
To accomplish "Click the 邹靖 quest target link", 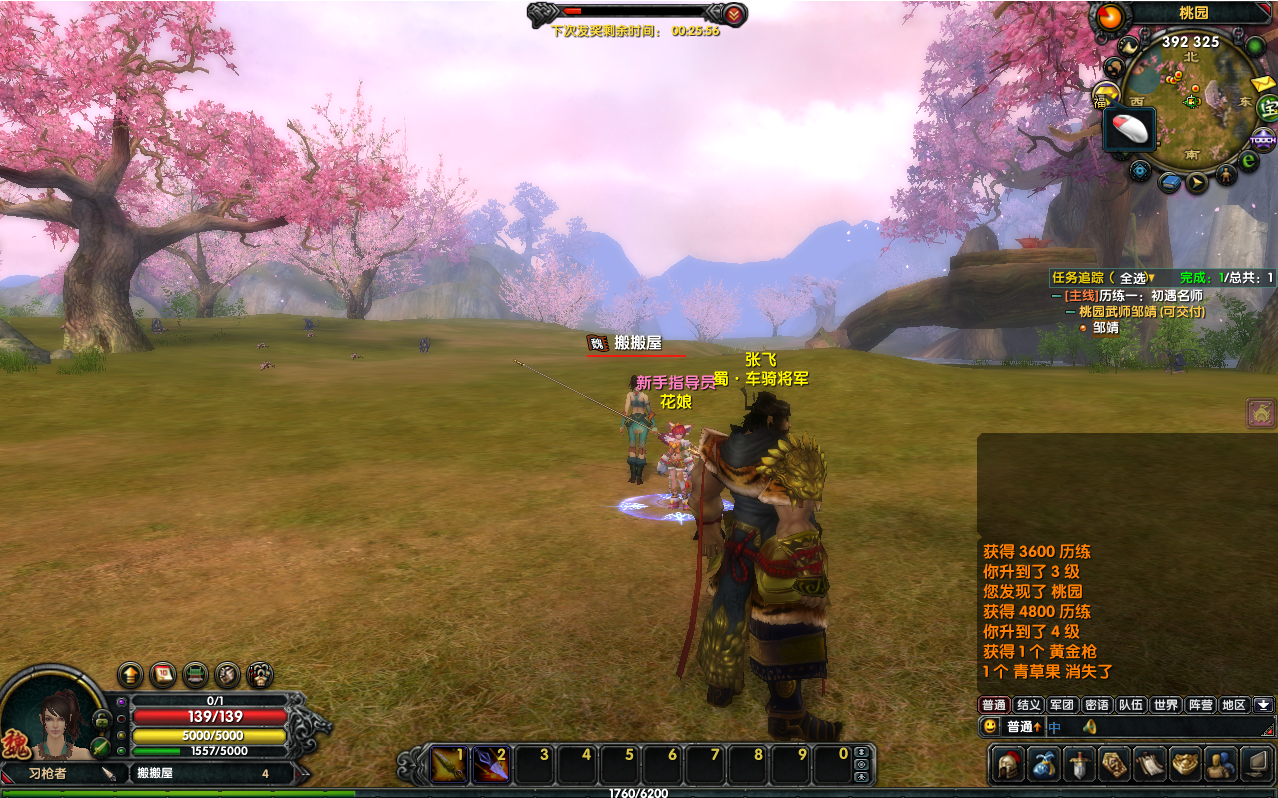I will click(1106, 327).
